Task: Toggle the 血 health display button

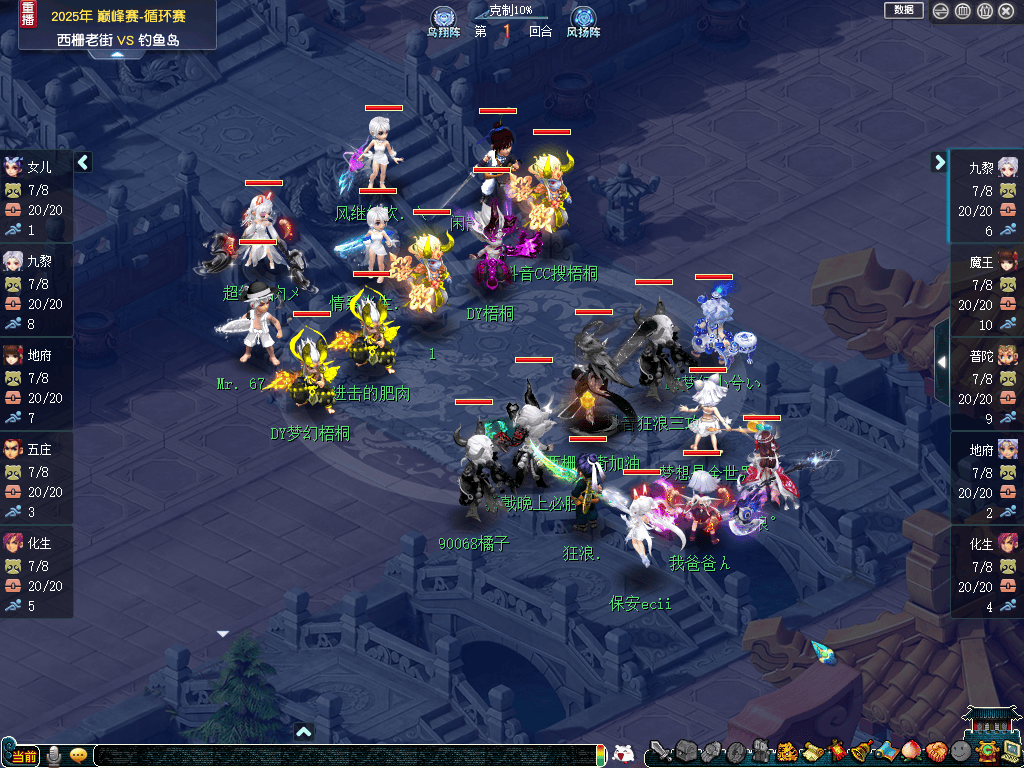Action: tap(963, 11)
